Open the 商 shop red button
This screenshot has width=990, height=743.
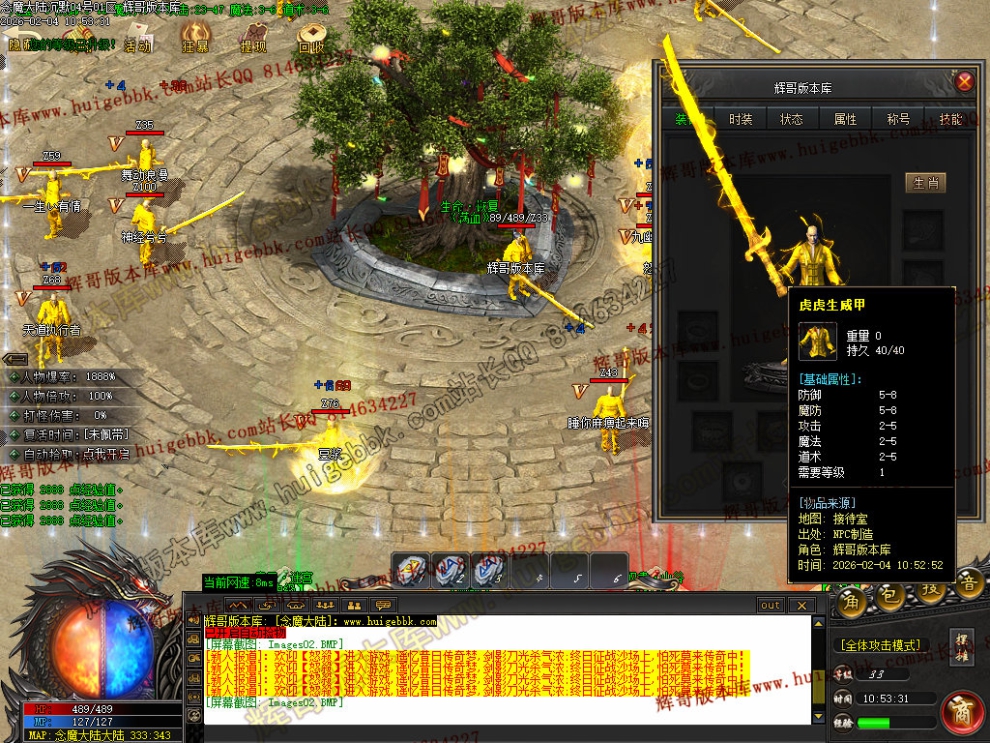[962, 712]
